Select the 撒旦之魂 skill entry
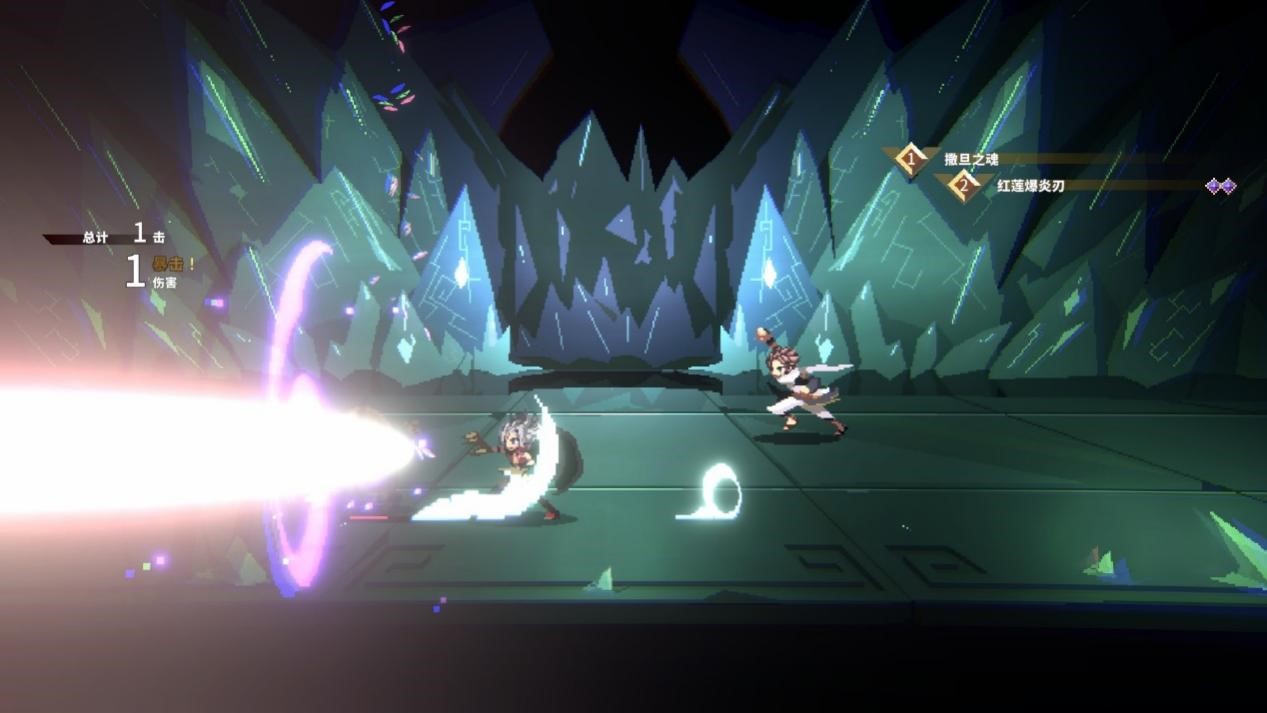1267x713 pixels. [970, 159]
